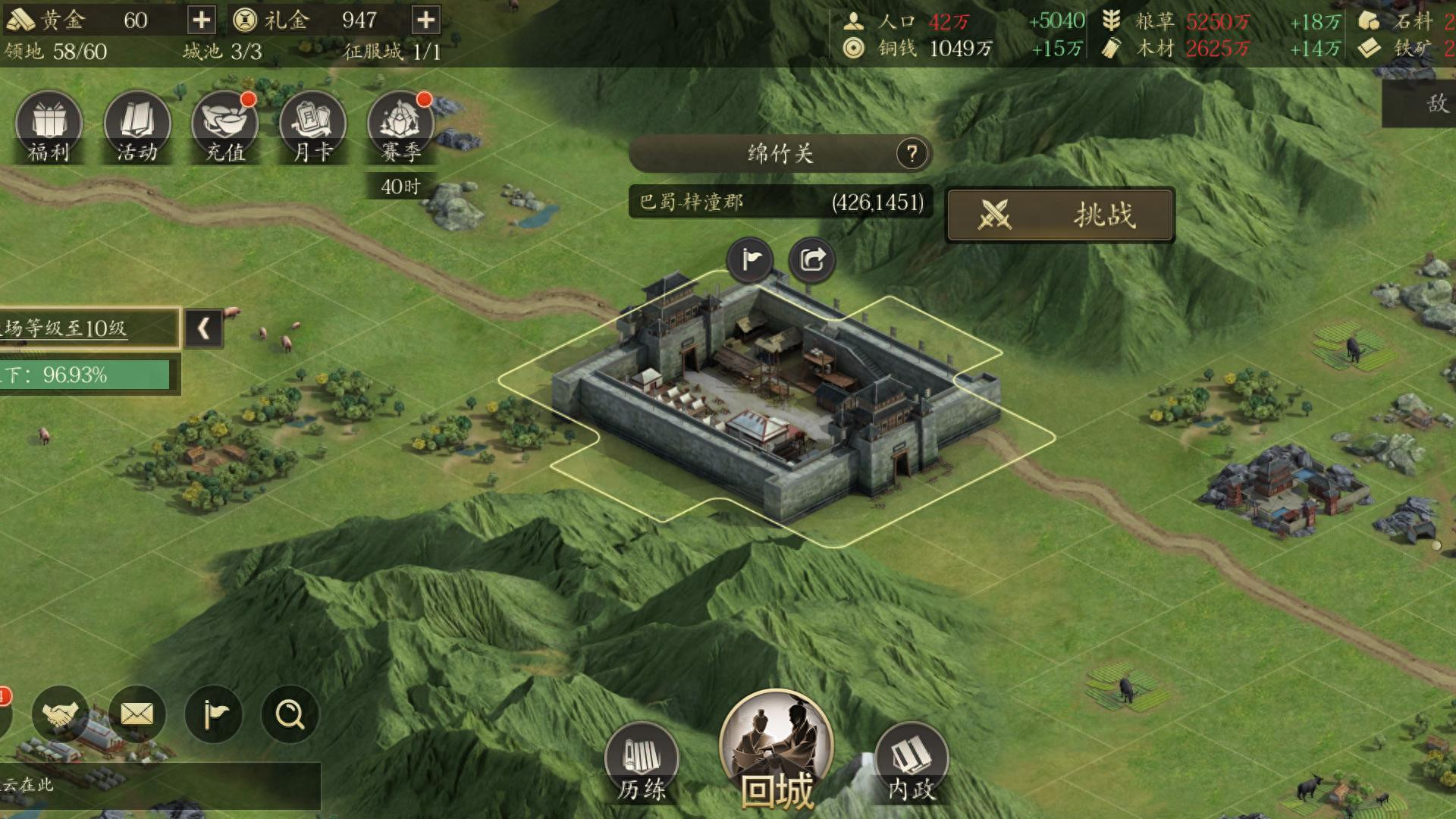Return to city via 回城
The width and height of the screenshot is (1456, 819).
pos(777,751)
